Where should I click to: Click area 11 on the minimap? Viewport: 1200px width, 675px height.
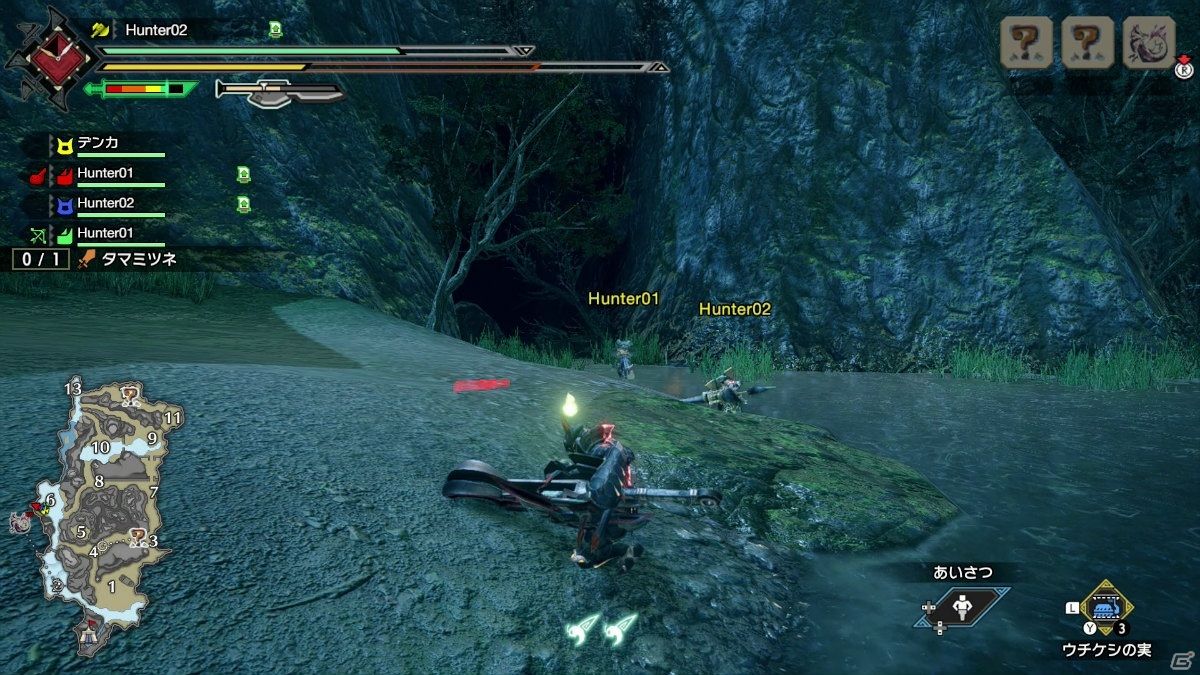[x=173, y=418]
